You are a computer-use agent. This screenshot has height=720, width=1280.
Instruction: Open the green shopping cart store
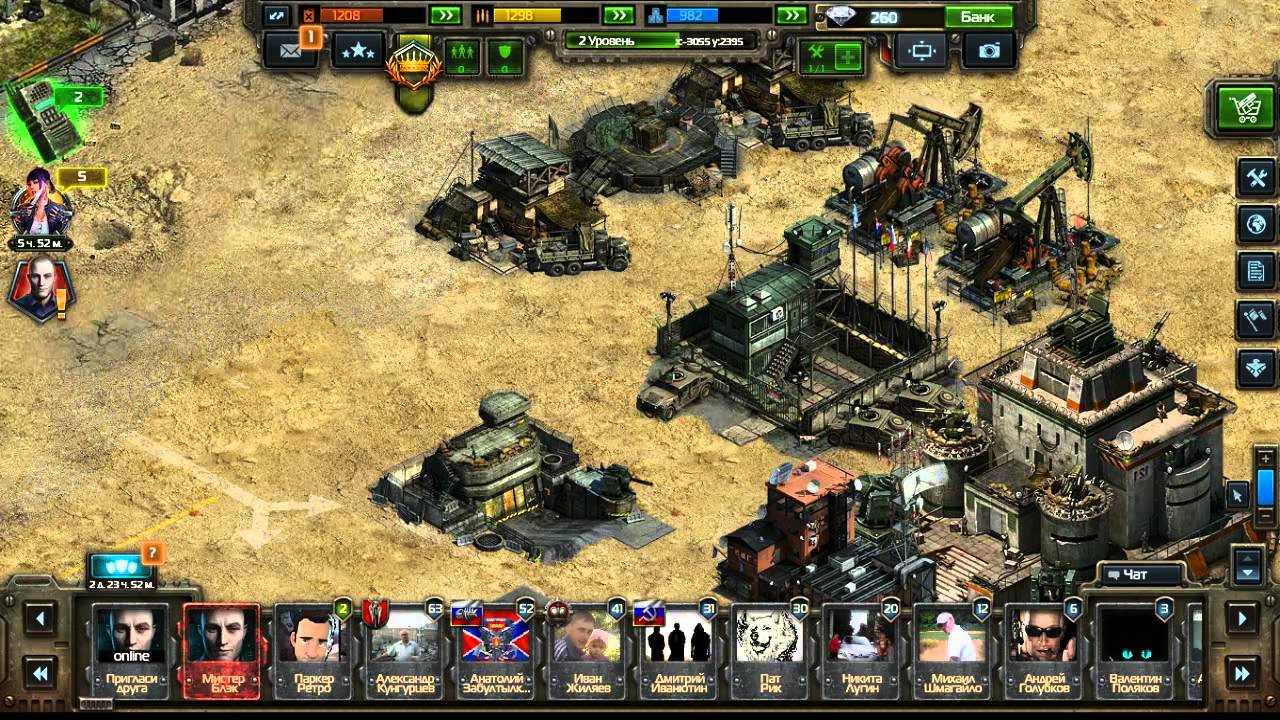pyautogui.click(x=1245, y=107)
